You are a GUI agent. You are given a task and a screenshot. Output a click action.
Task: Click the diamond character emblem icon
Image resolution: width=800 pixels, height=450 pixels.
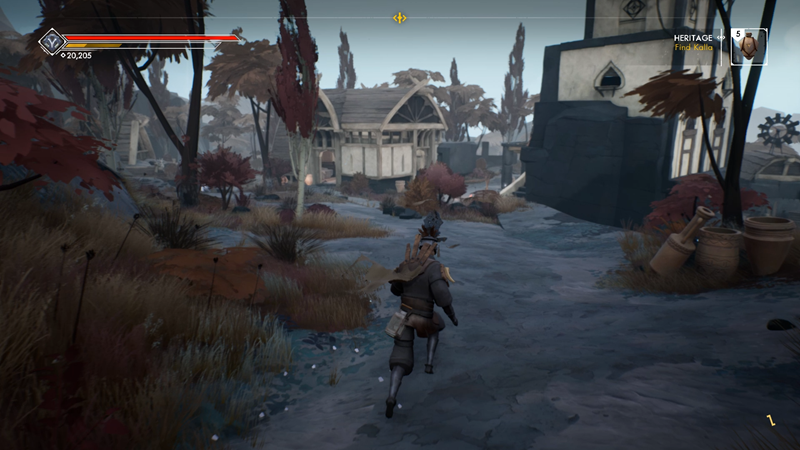(x=52, y=42)
